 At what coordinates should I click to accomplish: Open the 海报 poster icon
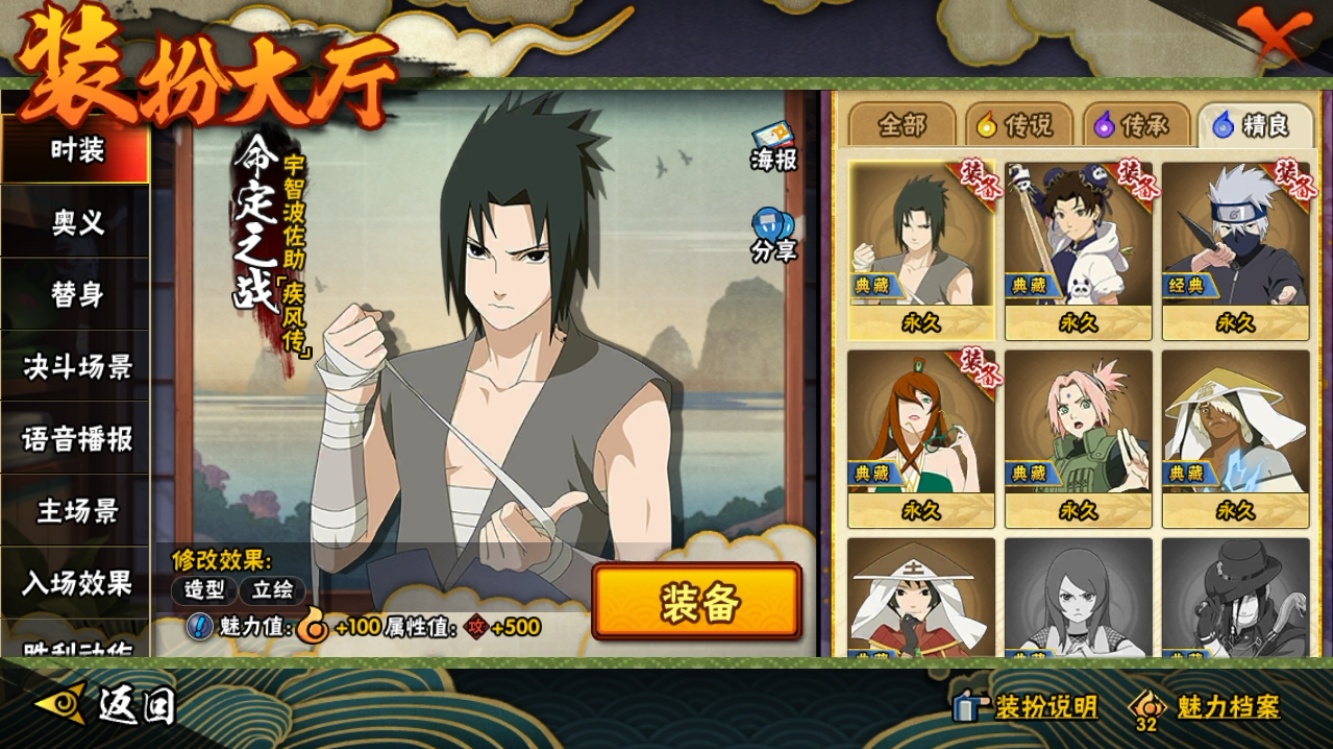[773, 147]
